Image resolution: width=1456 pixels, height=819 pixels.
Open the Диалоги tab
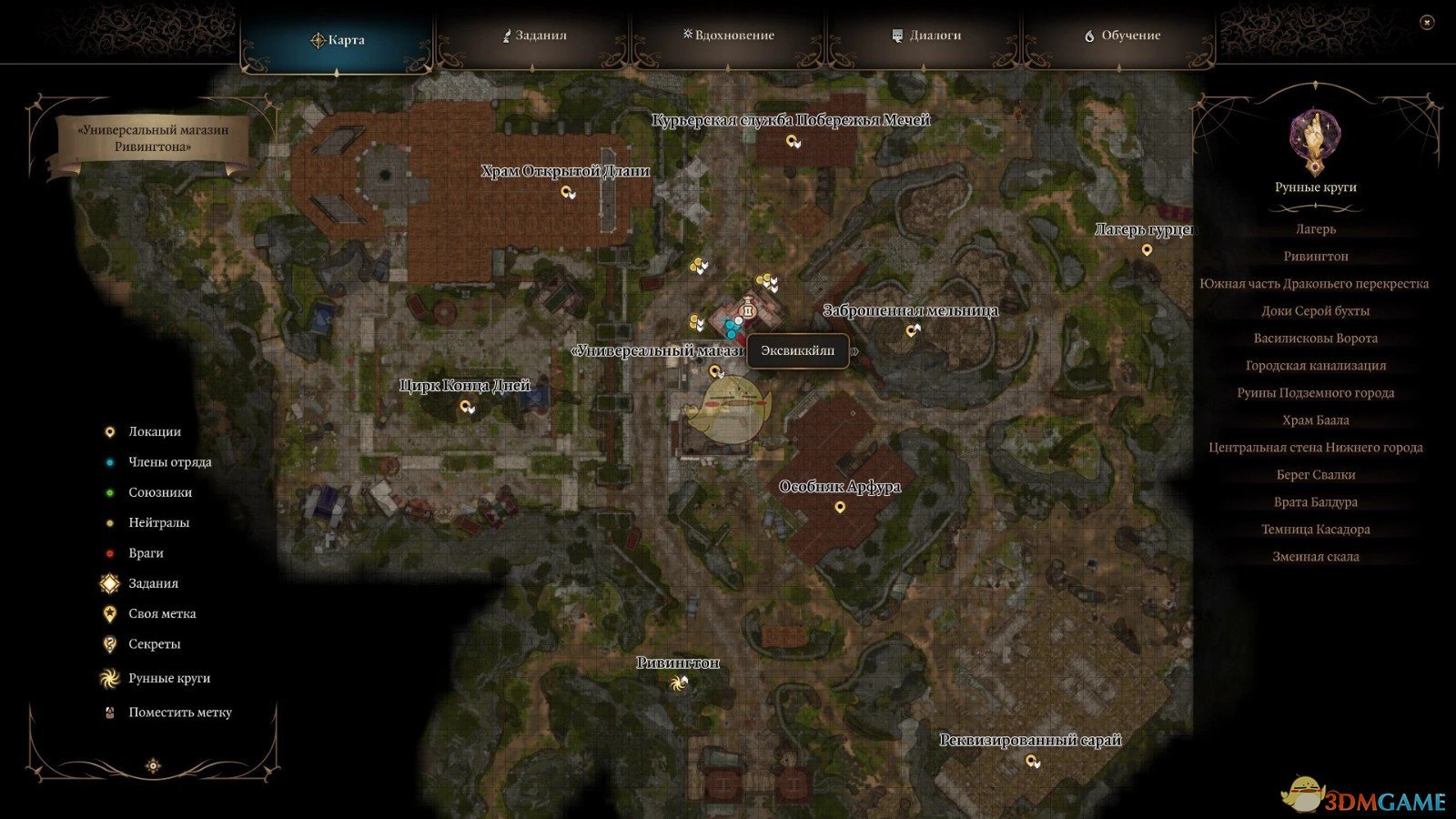pyautogui.click(x=926, y=37)
